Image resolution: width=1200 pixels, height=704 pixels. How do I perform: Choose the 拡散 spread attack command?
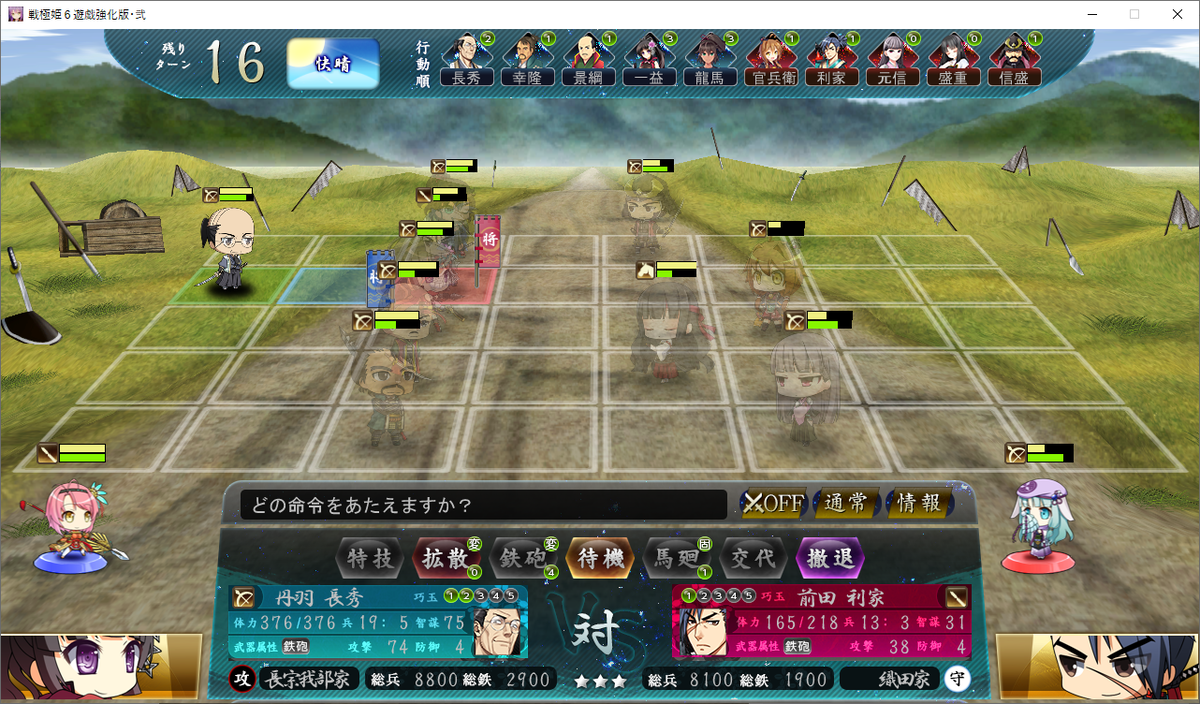point(445,558)
